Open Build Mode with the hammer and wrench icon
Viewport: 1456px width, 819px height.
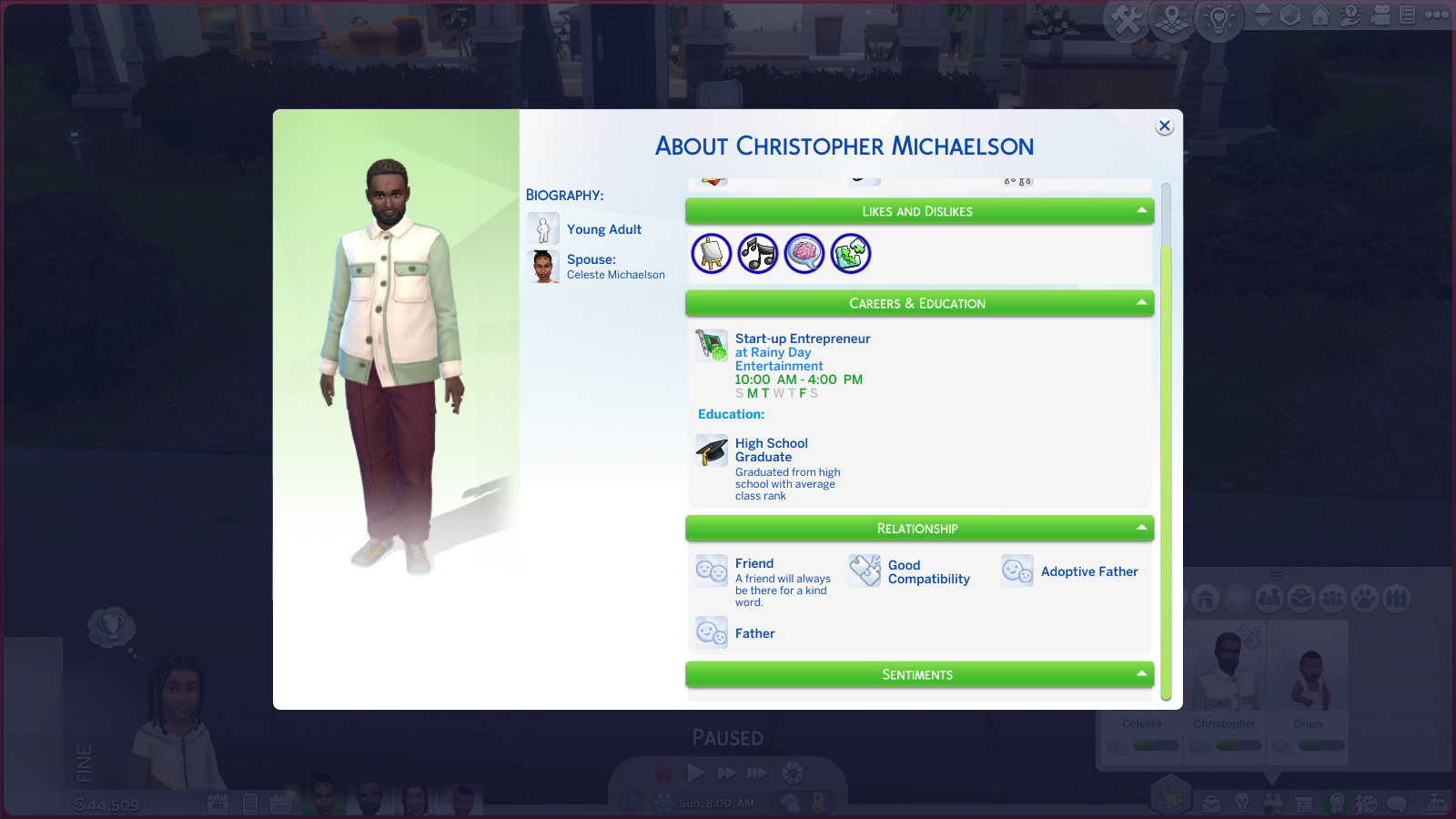1127,18
